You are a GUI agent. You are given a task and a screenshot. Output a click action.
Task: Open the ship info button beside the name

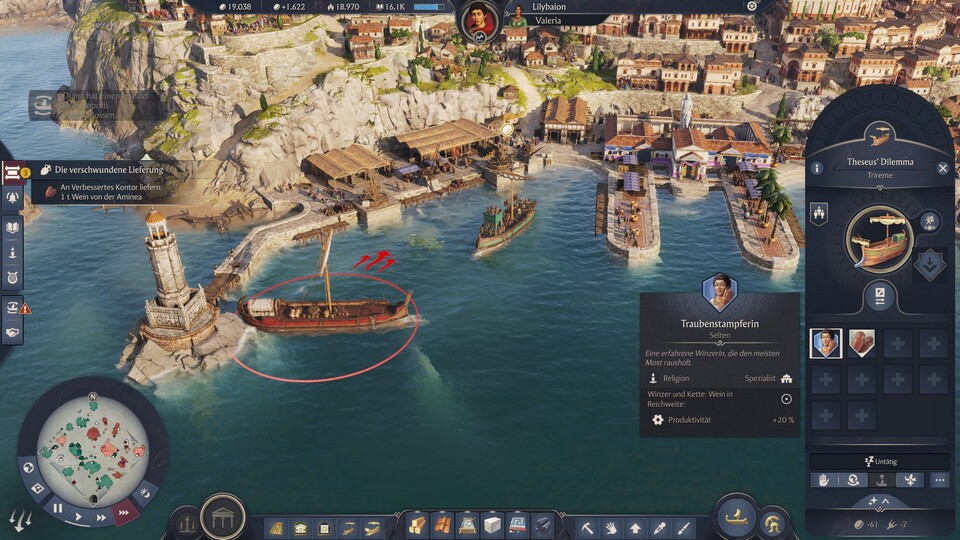(817, 169)
